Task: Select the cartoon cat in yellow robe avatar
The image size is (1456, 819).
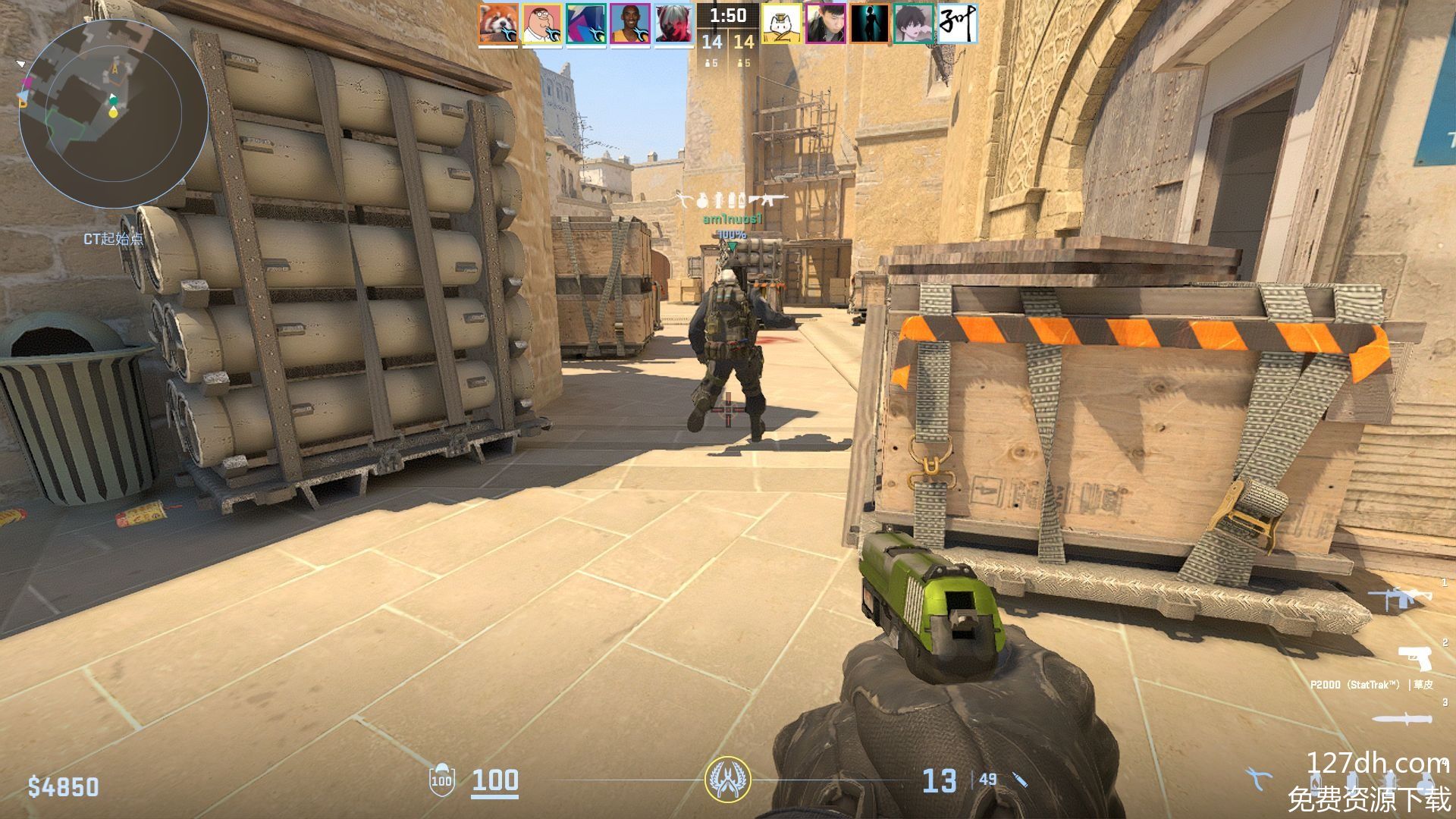Action: [x=781, y=24]
